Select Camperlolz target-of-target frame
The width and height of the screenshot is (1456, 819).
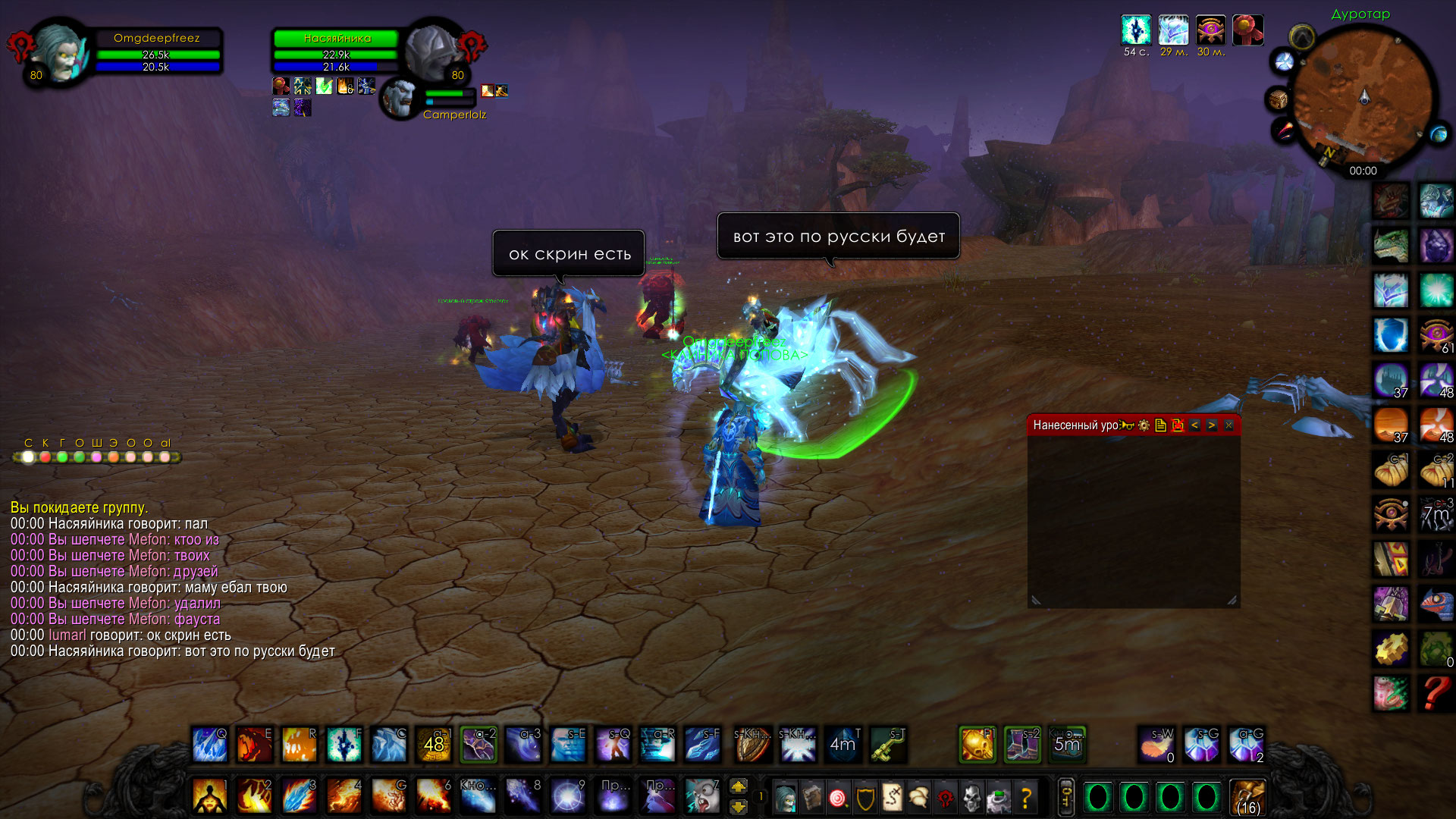pos(400,99)
